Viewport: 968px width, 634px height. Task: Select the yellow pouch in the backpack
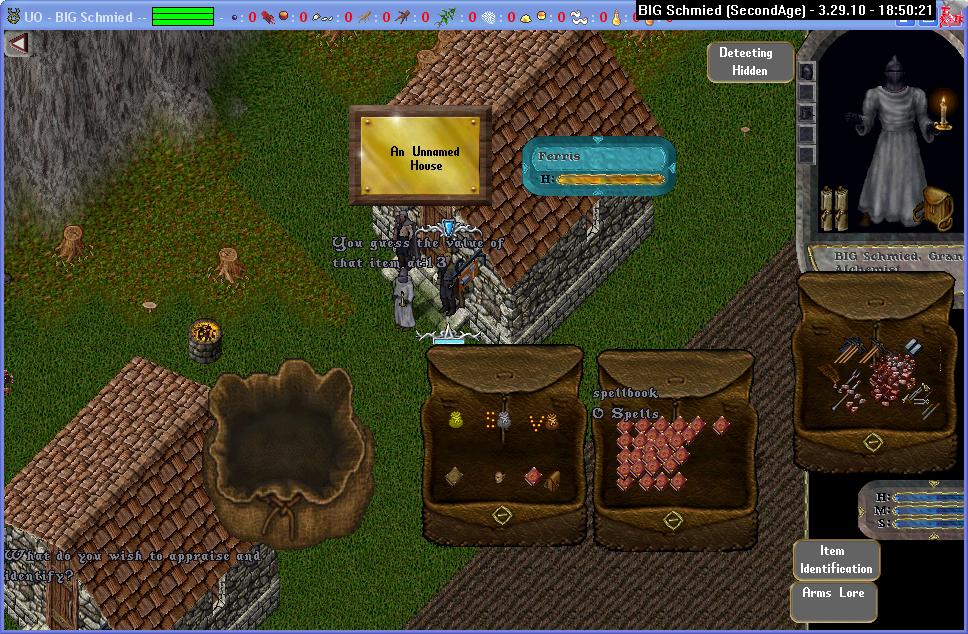click(456, 422)
